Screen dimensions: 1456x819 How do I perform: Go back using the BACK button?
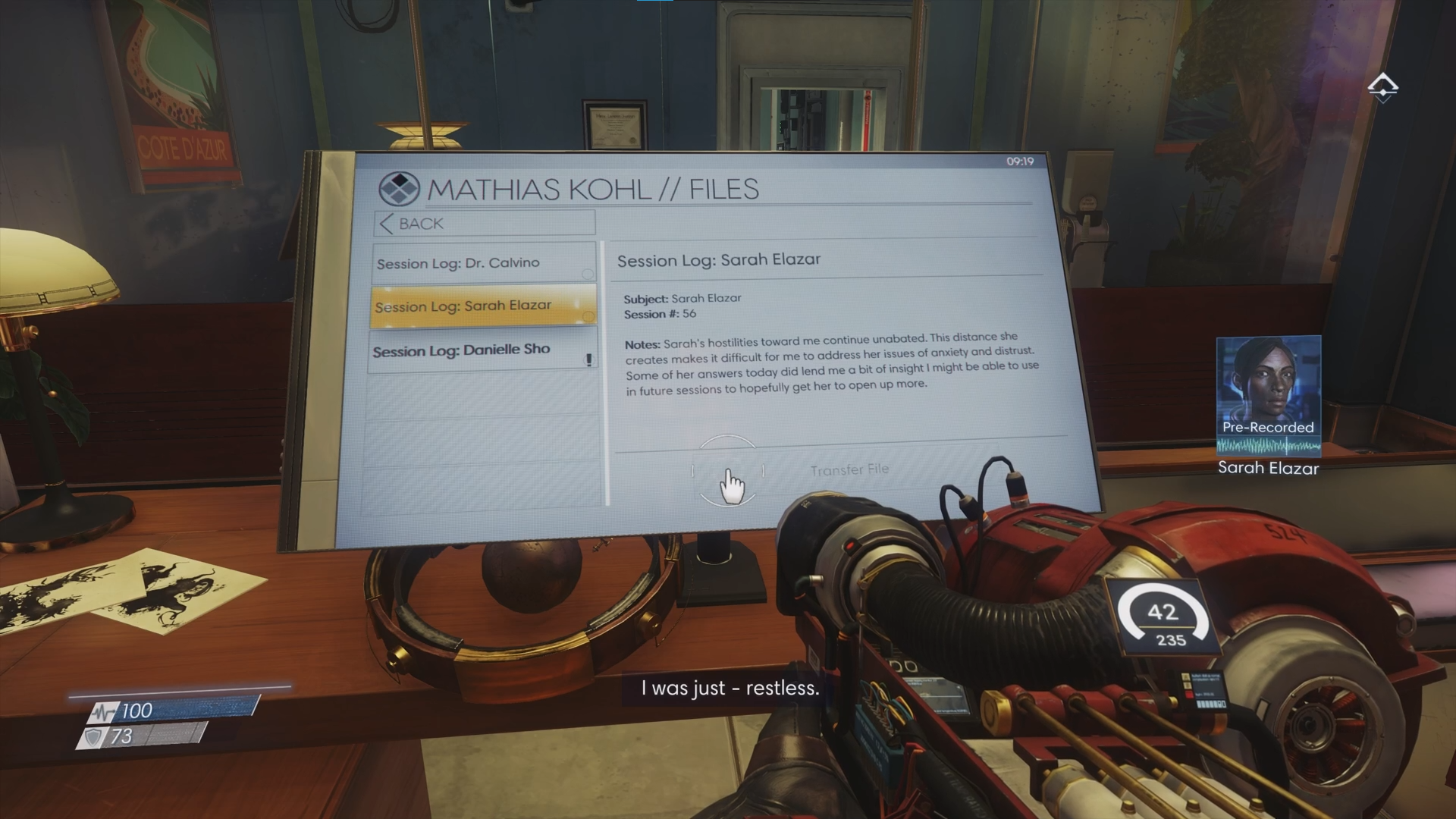pos(484,223)
